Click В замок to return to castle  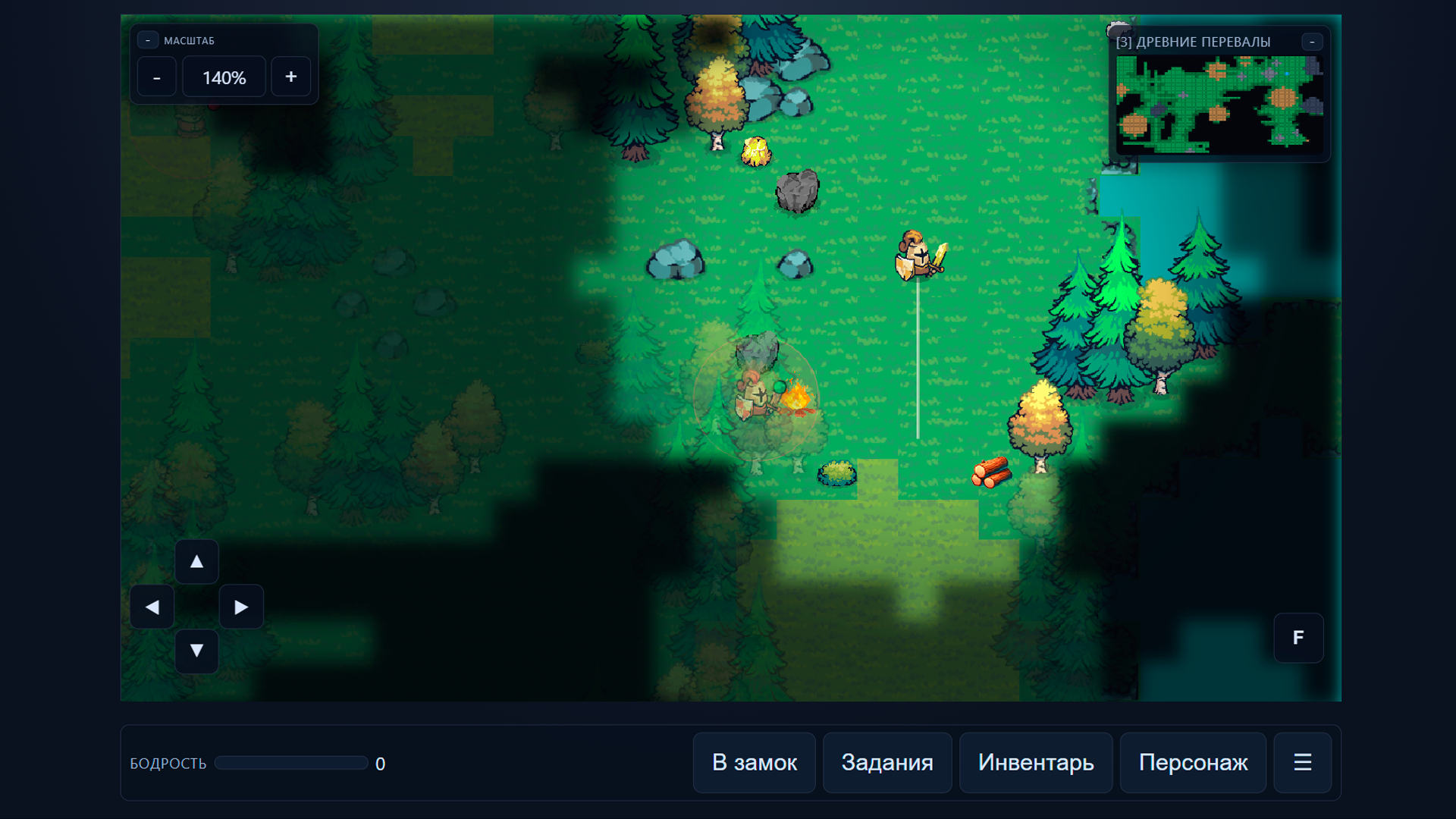point(754,763)
